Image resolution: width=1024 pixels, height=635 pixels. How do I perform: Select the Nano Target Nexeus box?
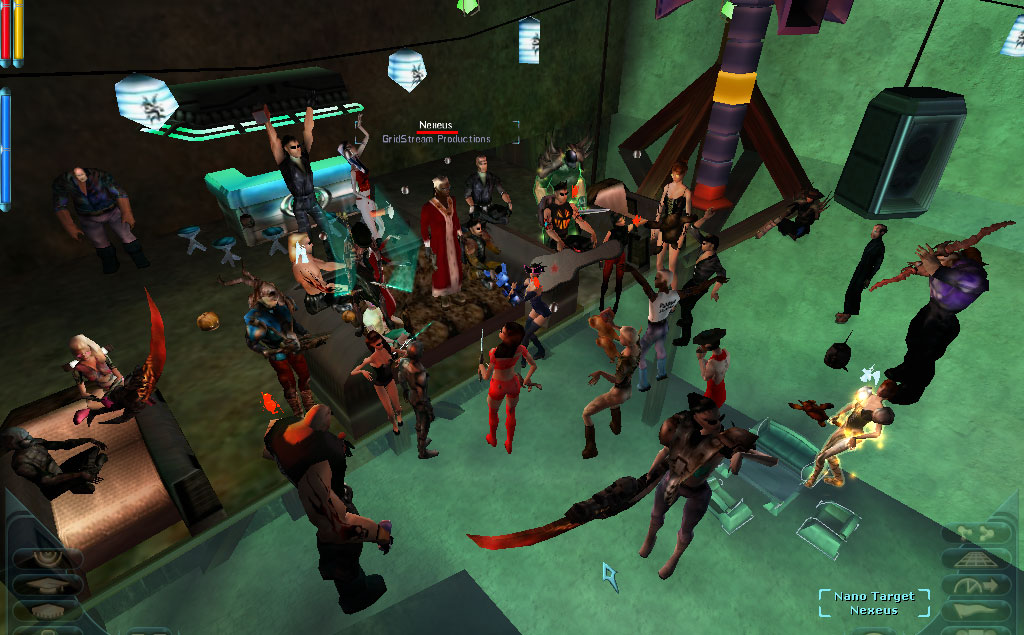tap(874, 603)
